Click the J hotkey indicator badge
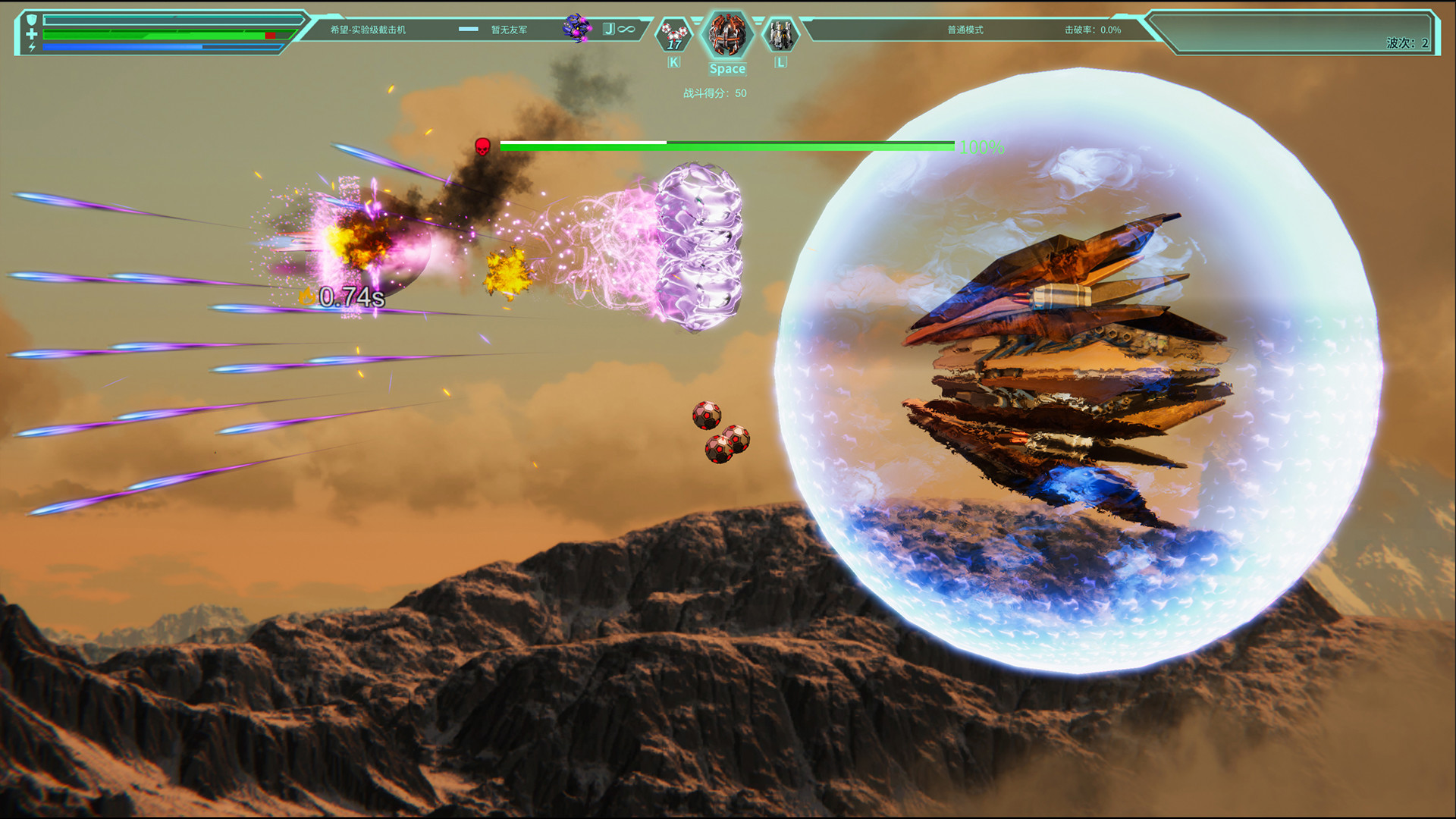 click(x=609, y=28)
